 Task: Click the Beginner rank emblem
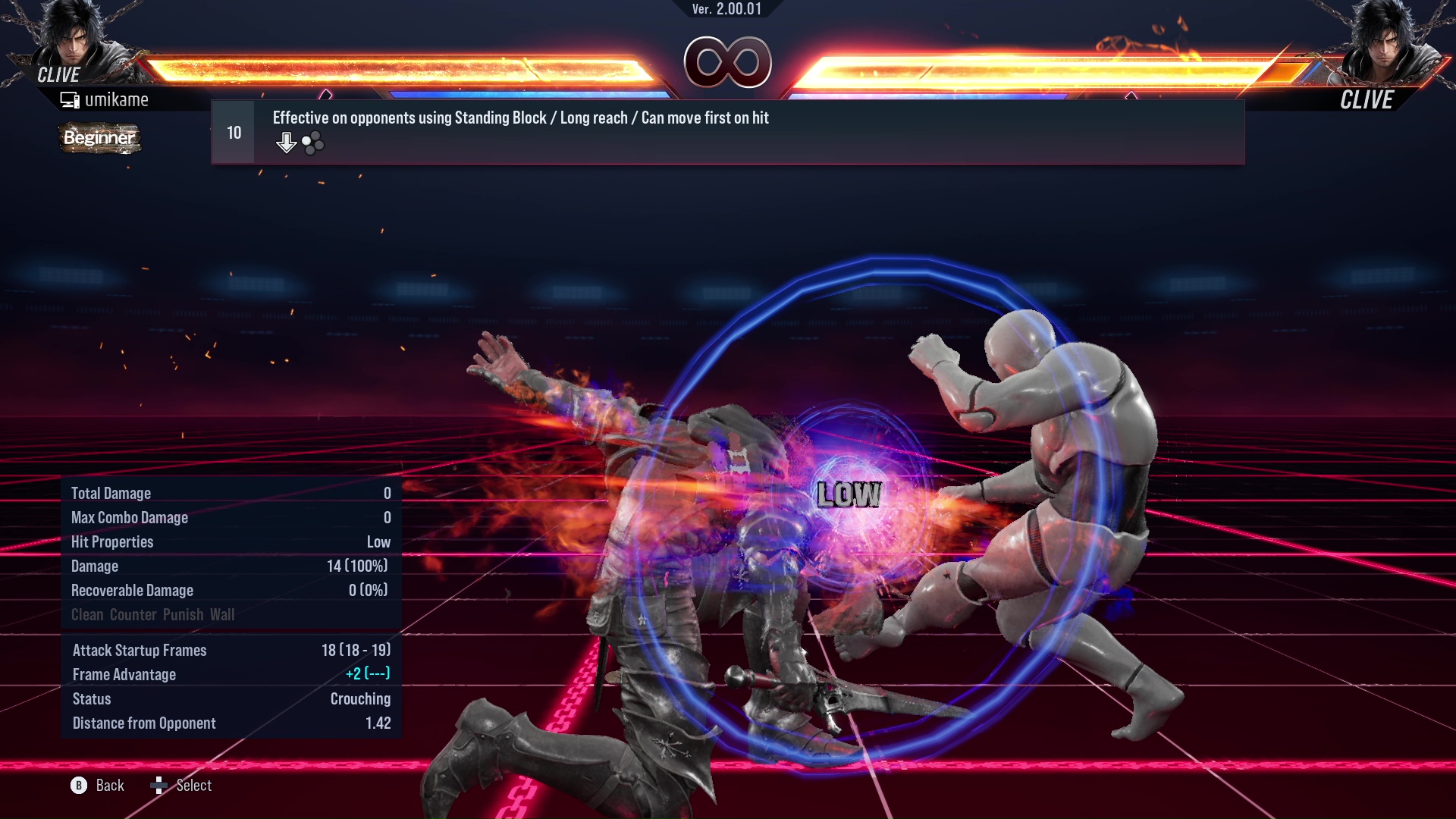click(x=99, y=138)
